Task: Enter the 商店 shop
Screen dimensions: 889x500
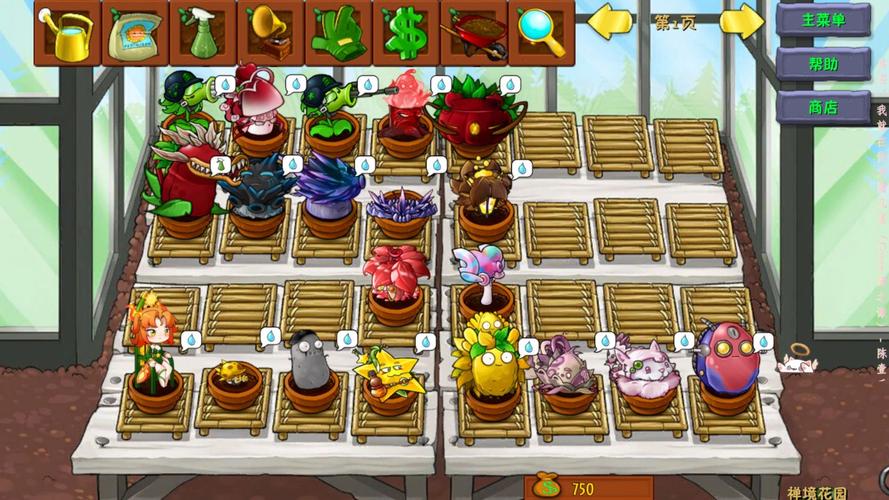Action: 823,106
